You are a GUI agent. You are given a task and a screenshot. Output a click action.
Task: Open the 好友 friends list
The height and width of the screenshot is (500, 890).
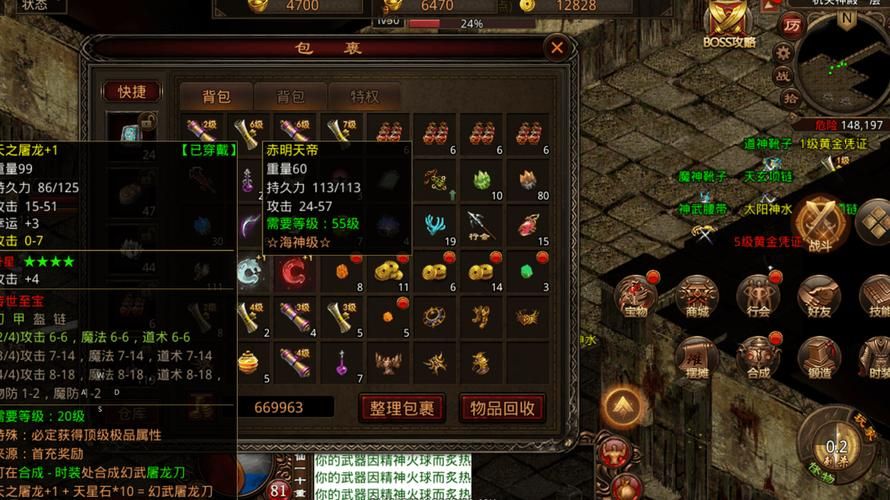pyautogui.click(x=820, y=296)
